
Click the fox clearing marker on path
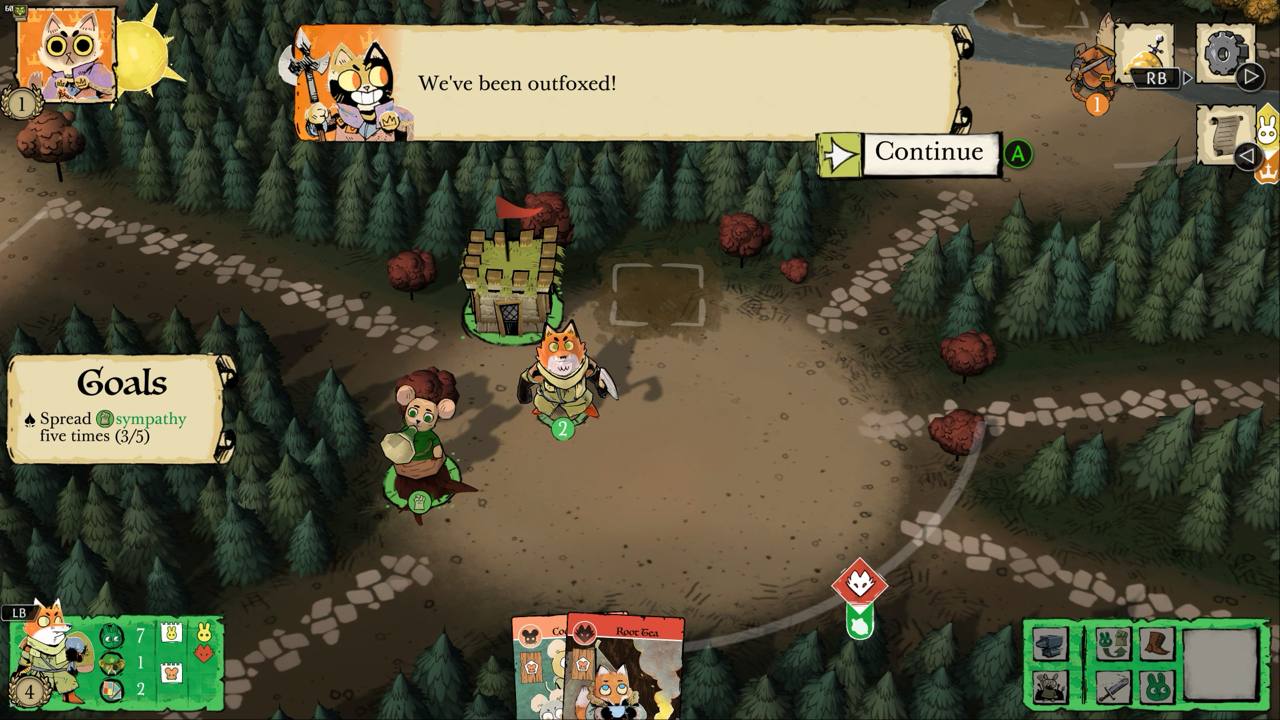[x=860, y=583]
